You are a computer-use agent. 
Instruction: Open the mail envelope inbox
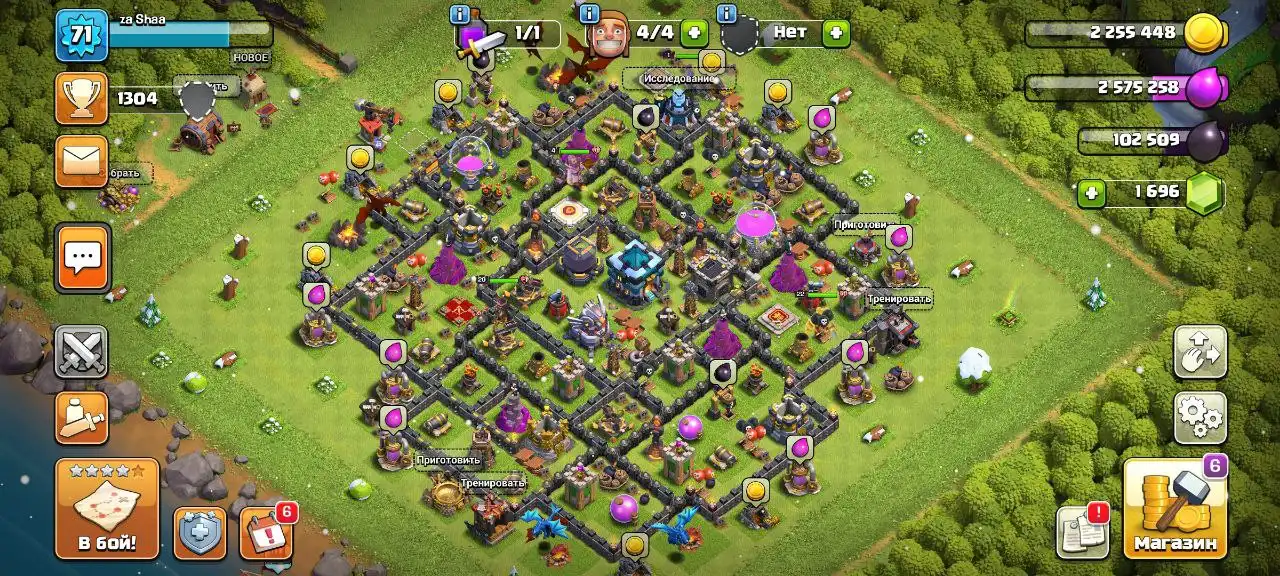(x=82, y=161)
